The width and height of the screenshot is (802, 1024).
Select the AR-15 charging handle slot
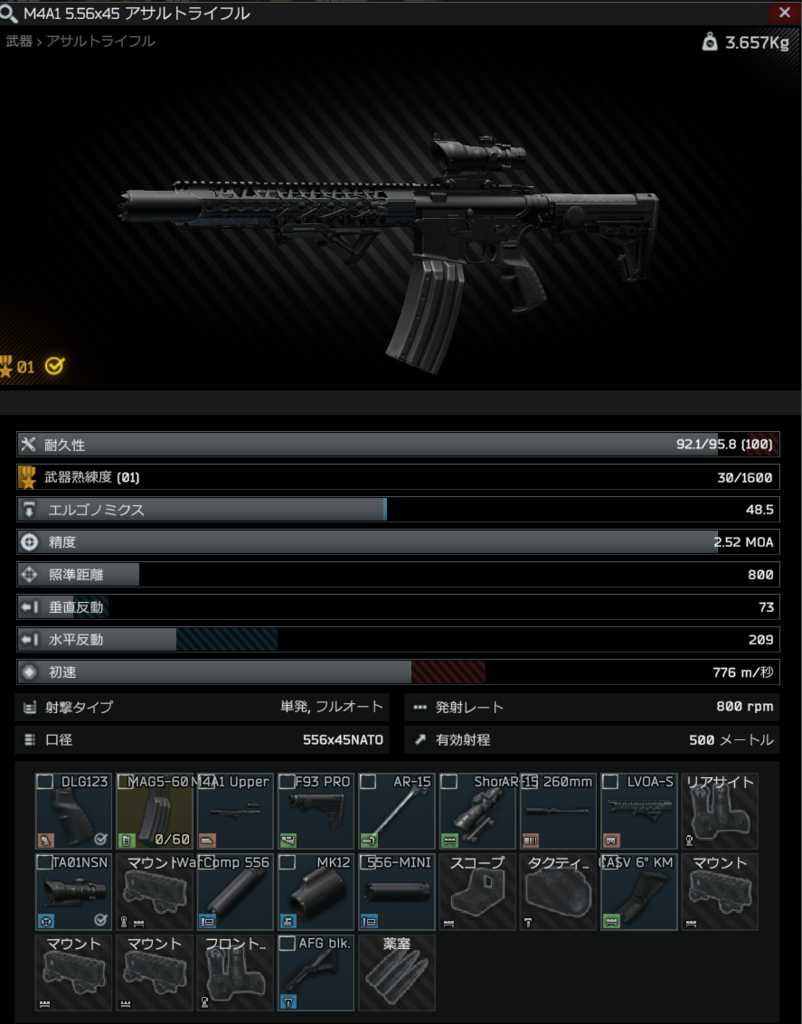[397, 812]
